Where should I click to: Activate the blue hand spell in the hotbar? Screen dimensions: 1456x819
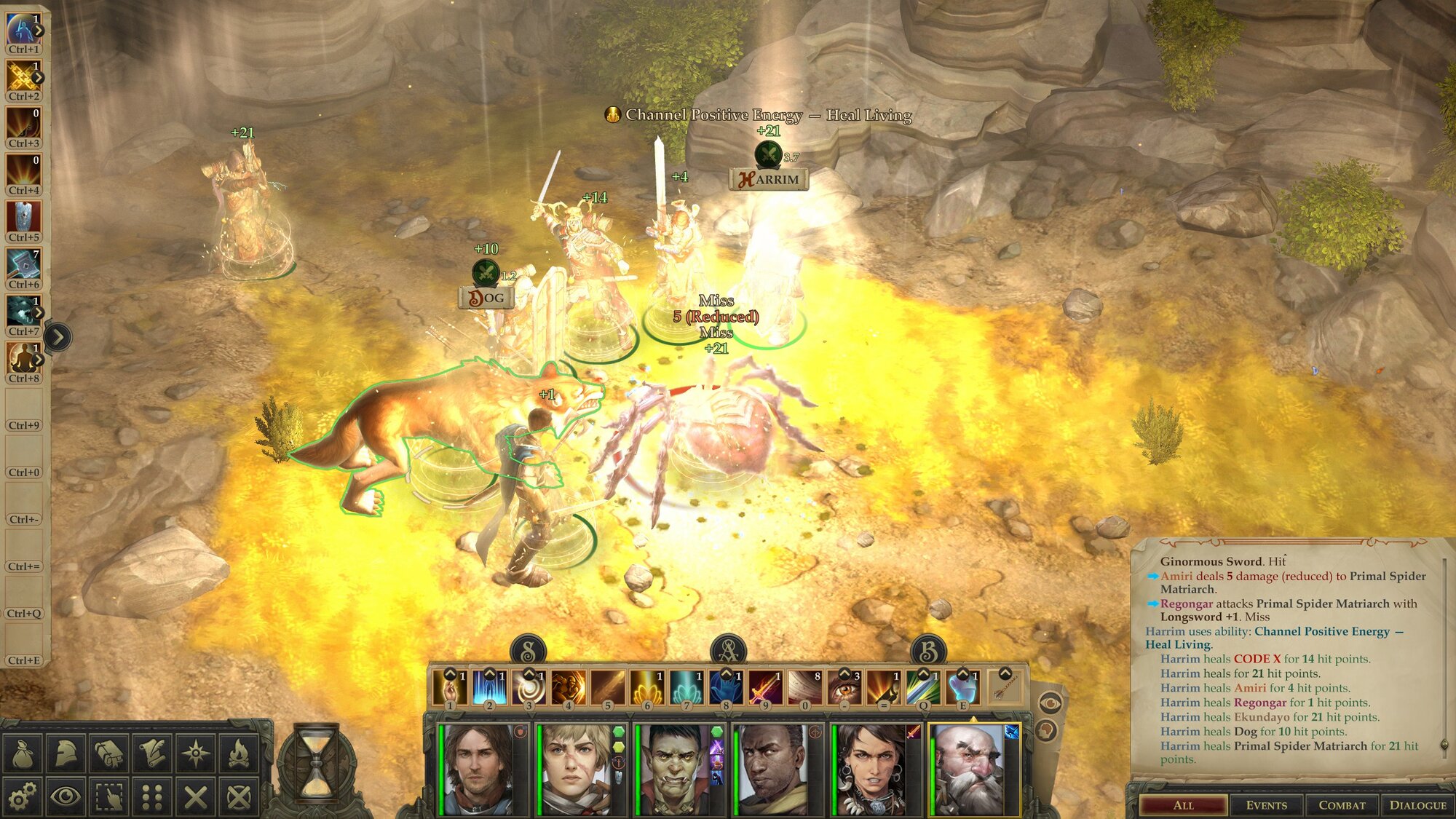click(726, 687)
